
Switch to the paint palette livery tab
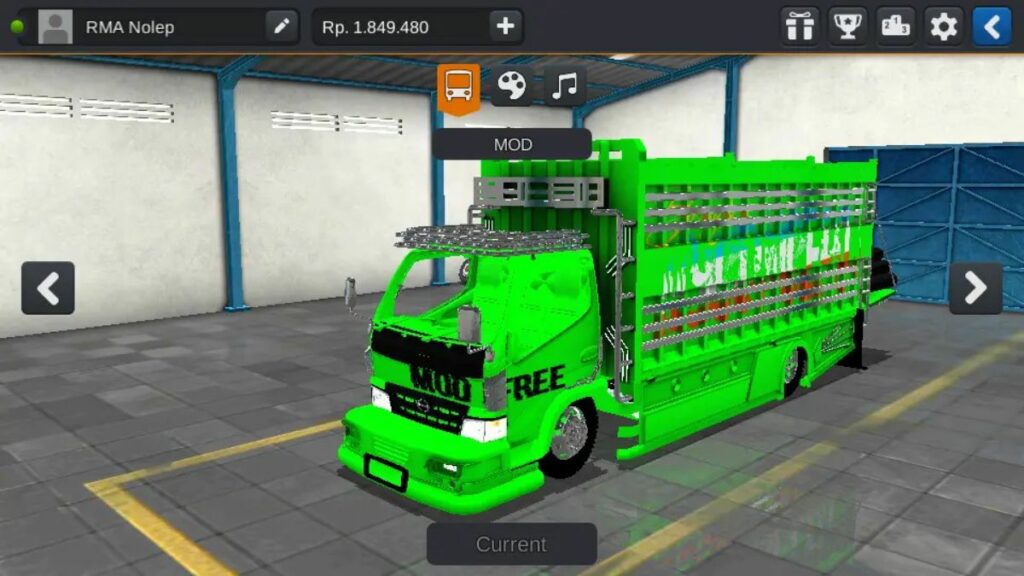coord(512,86)
